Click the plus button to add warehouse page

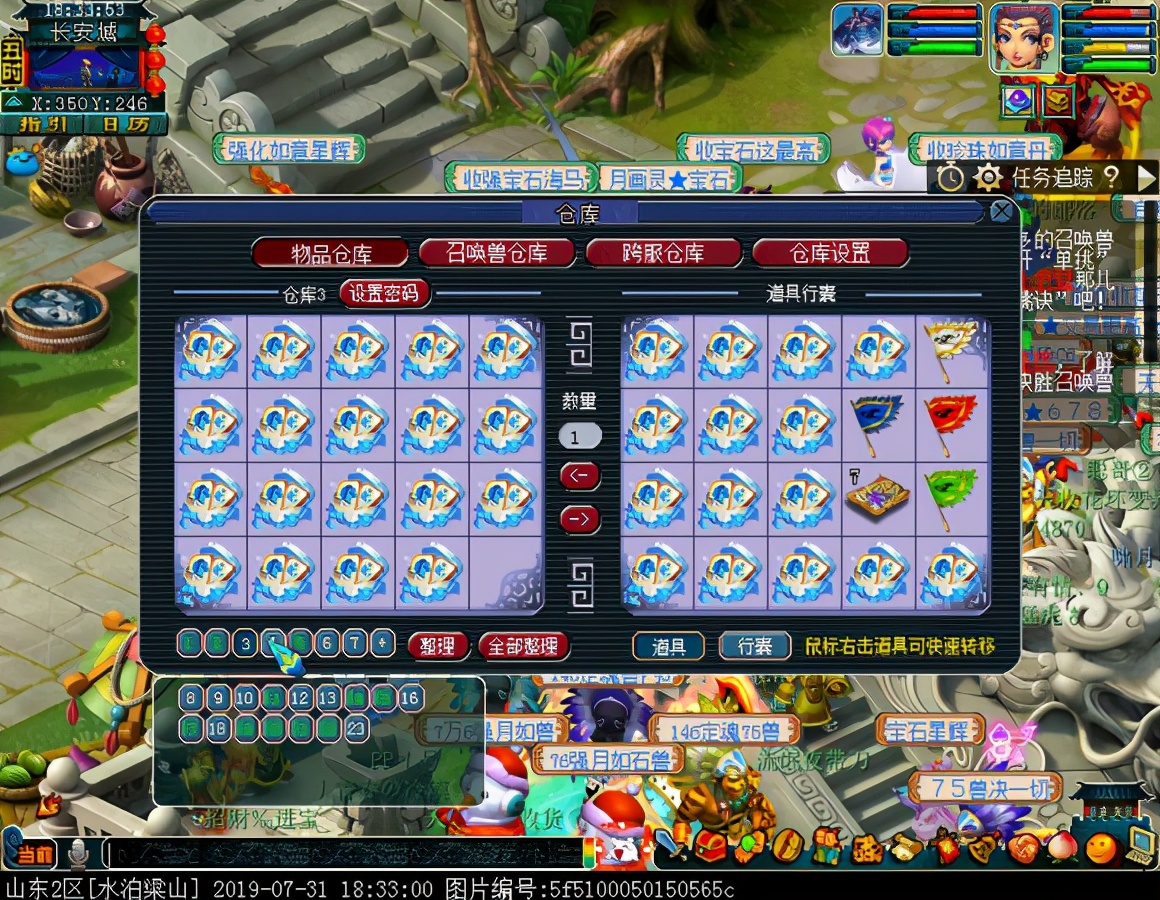tap(383, 643)
